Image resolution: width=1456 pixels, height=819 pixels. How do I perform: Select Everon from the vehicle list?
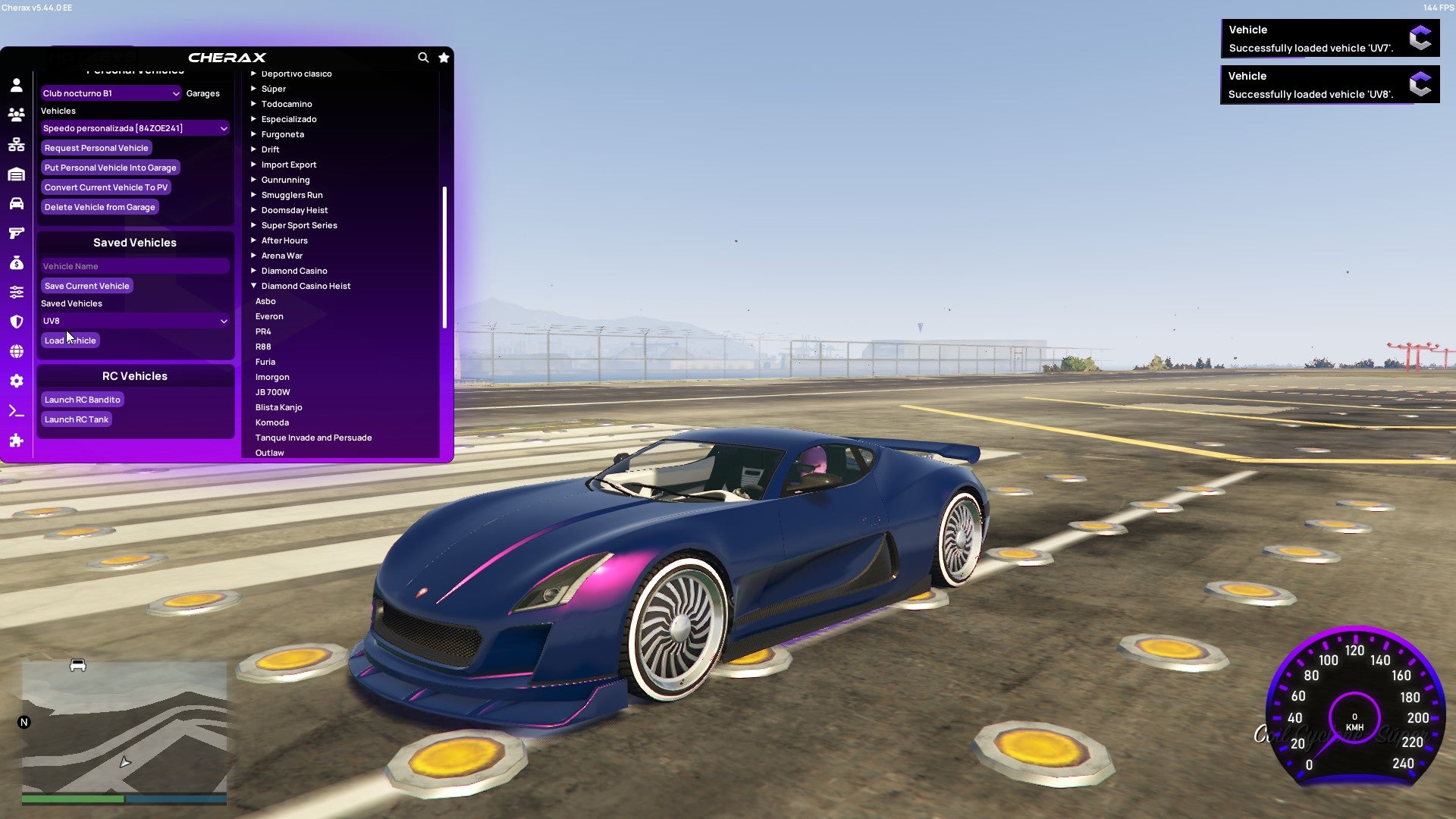tap(269, 316)
